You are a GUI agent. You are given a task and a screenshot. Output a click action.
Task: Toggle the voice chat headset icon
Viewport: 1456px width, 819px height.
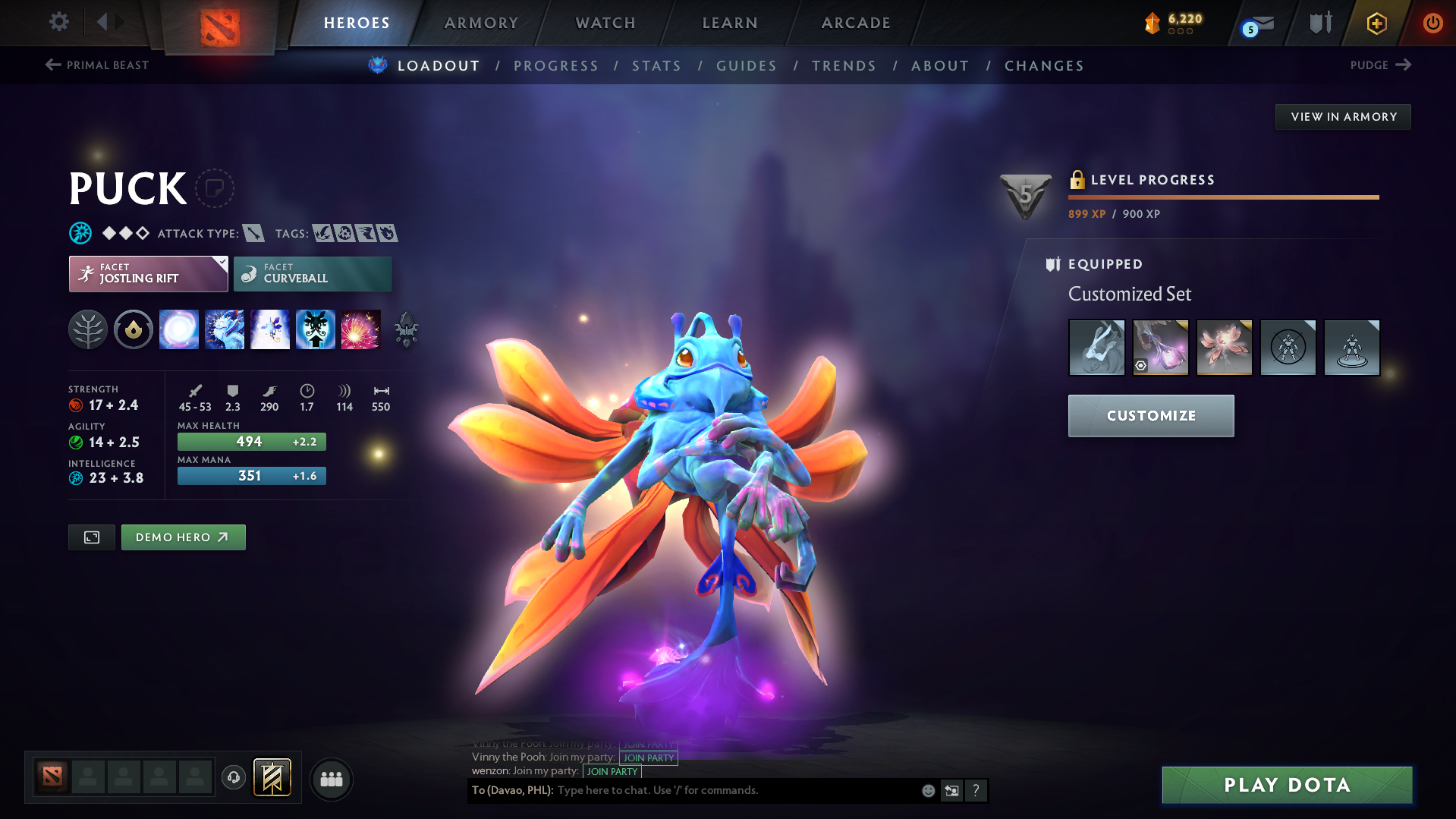point(234,778)
